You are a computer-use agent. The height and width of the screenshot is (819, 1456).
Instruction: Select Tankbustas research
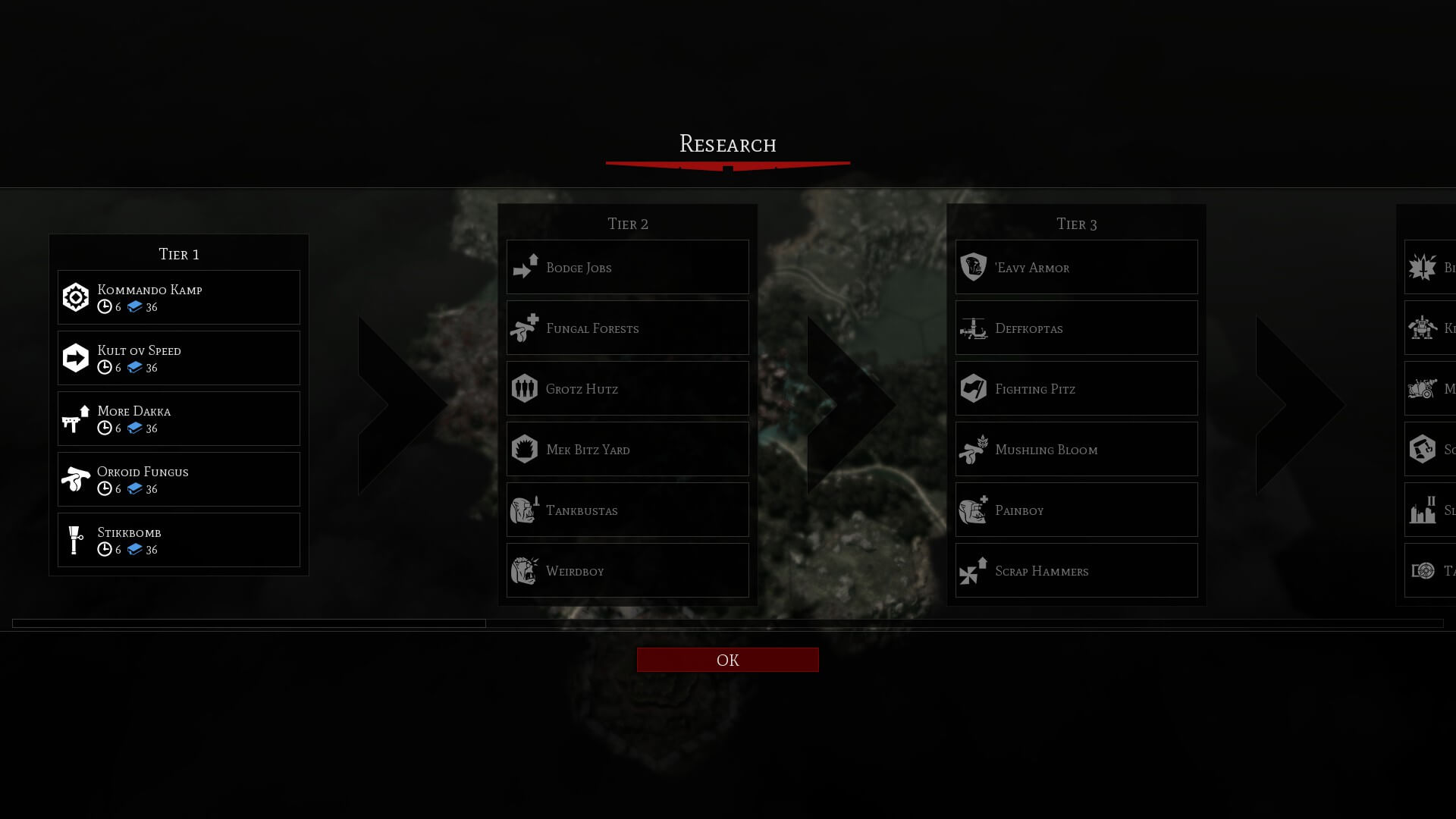(628, 510)
